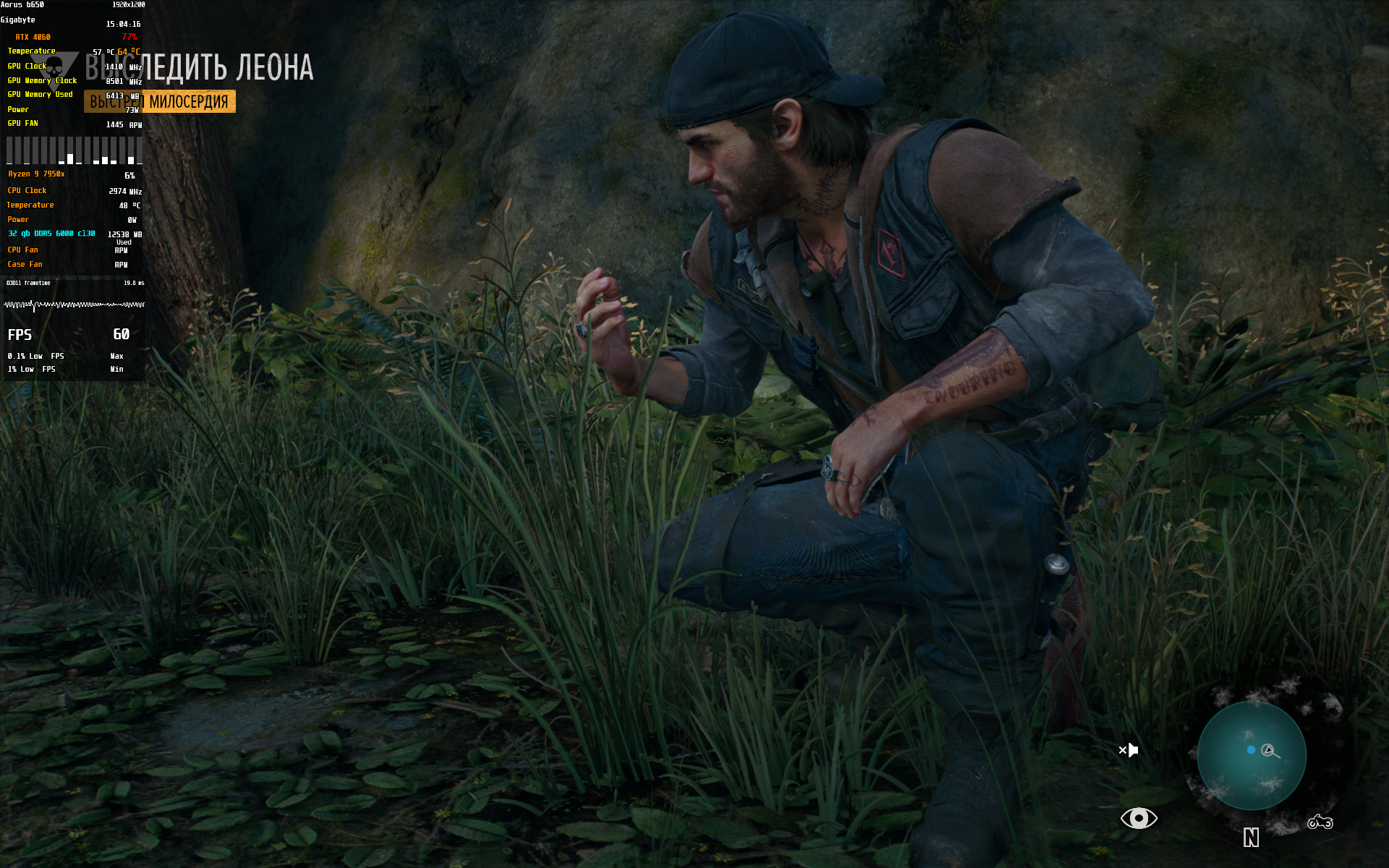The image size is (1389, 868).
Task: Activate the eye-shaped survival vision icon
Action: 1139,818
